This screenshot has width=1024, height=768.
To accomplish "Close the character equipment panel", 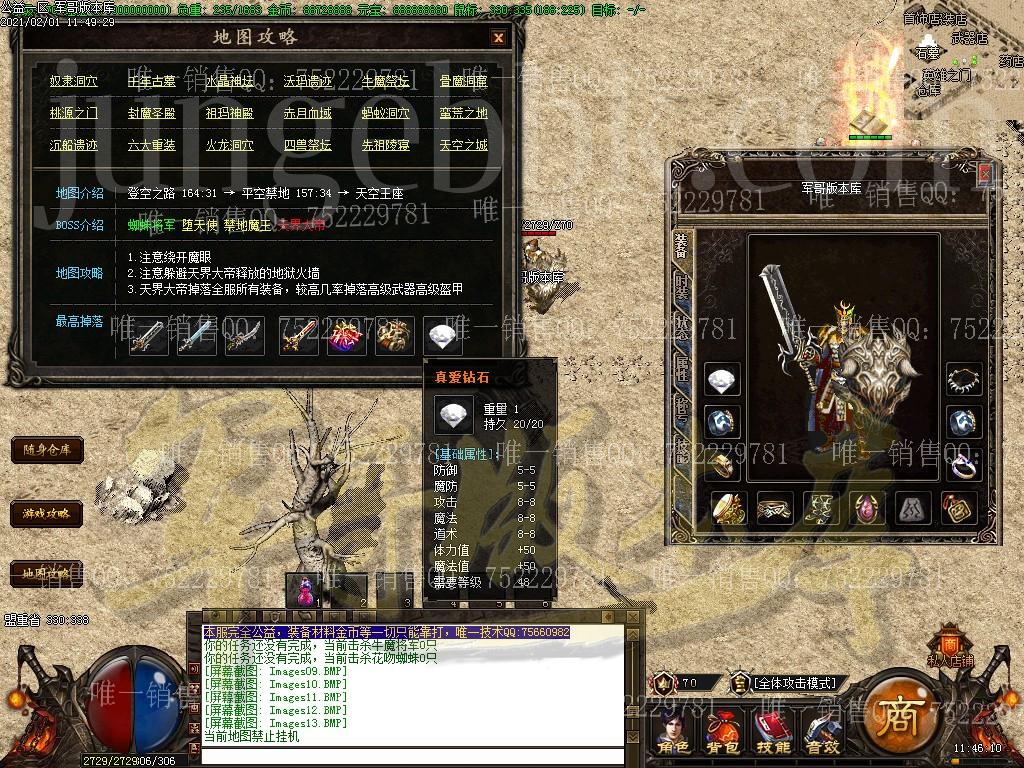I will tap(985, 174).
